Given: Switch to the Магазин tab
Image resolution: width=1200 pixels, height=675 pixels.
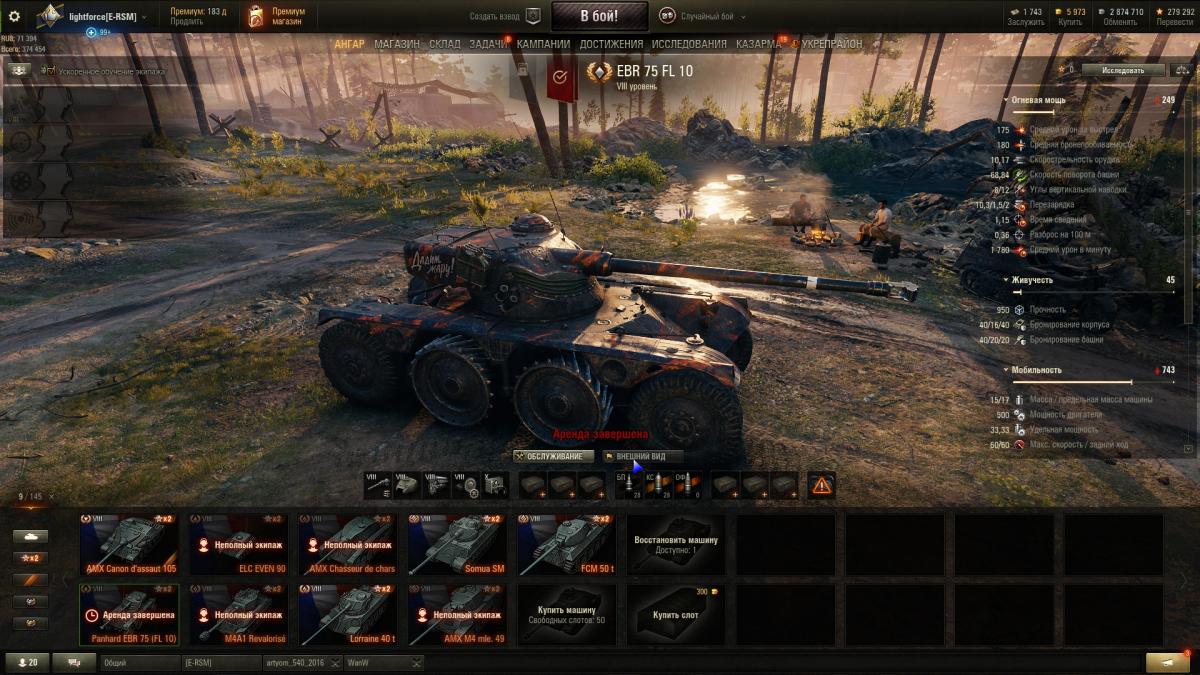Looking at the screenshot, I should (397, 44).
